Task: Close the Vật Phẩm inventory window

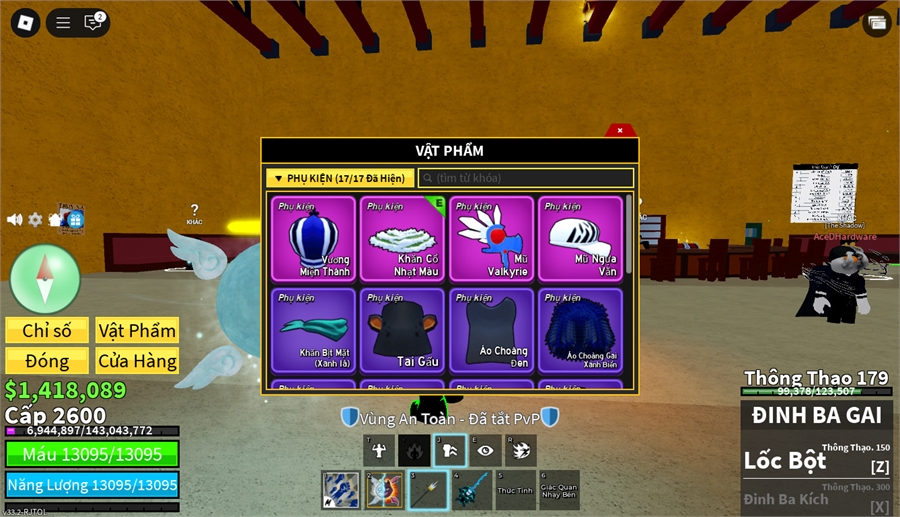Action: [x=620, y=130]
